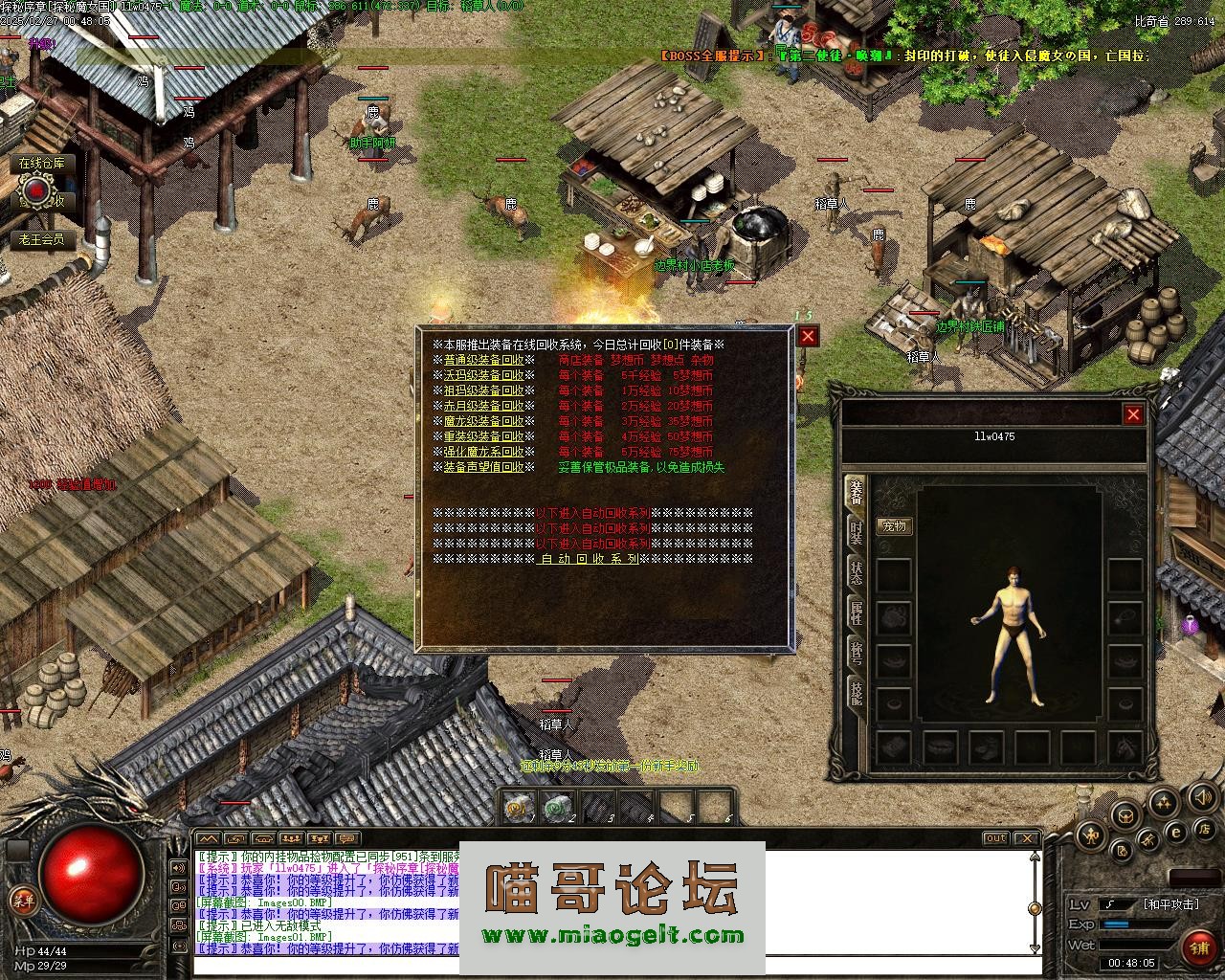Open the 在线仓库 online warehouse button
The height and width of the screenshot is (980, 1225).
point(42,164)
